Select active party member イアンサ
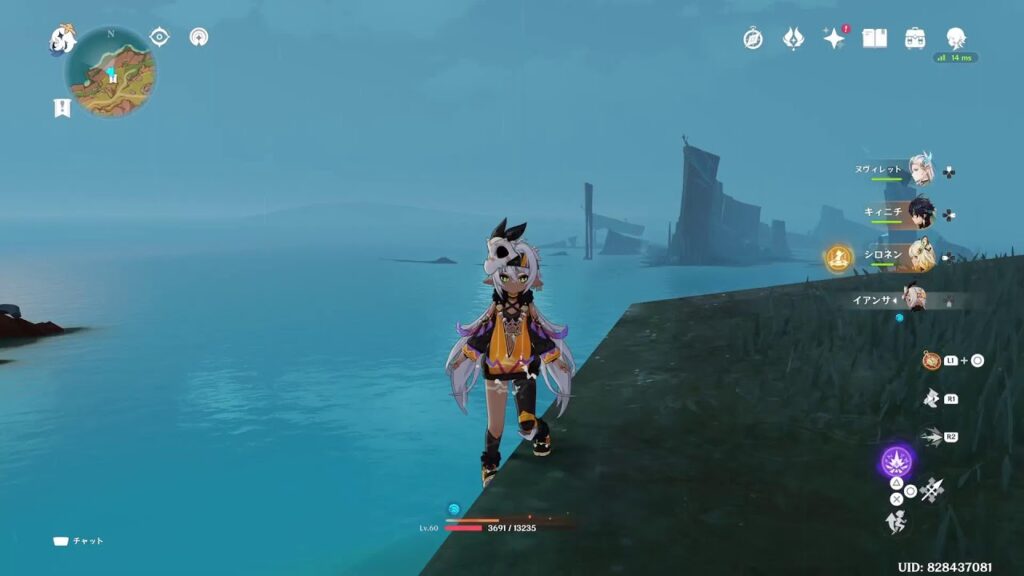The width and height of the screenshot is (1024, 576). pos(913,298)
